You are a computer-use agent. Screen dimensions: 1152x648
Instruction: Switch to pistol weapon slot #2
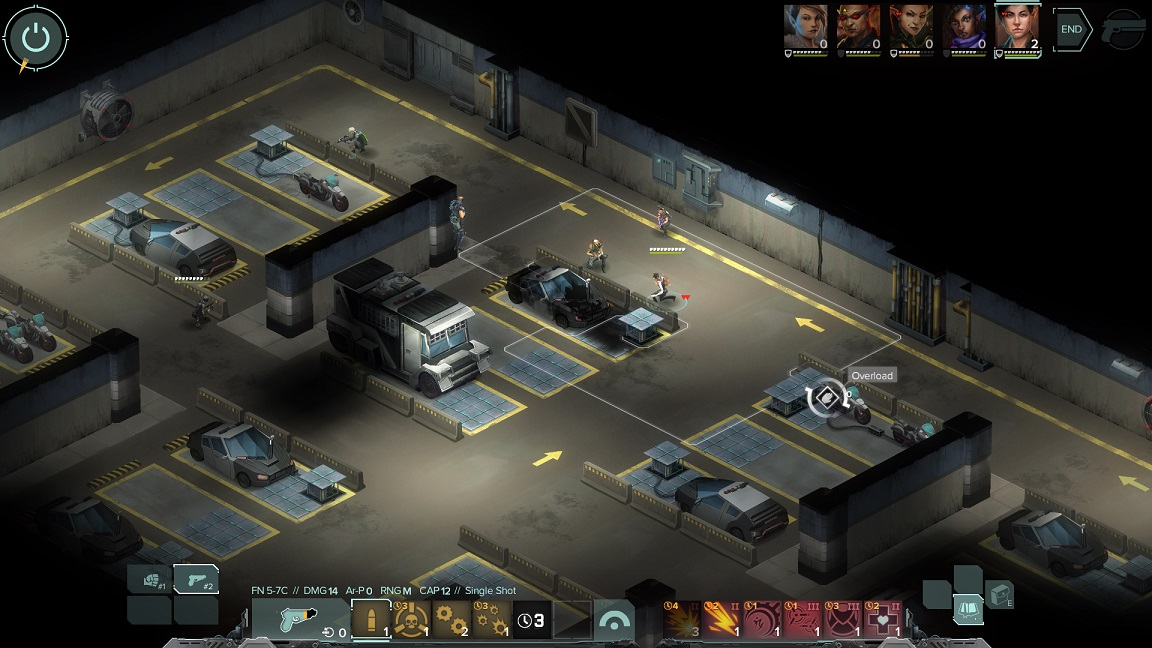point(196,579)
